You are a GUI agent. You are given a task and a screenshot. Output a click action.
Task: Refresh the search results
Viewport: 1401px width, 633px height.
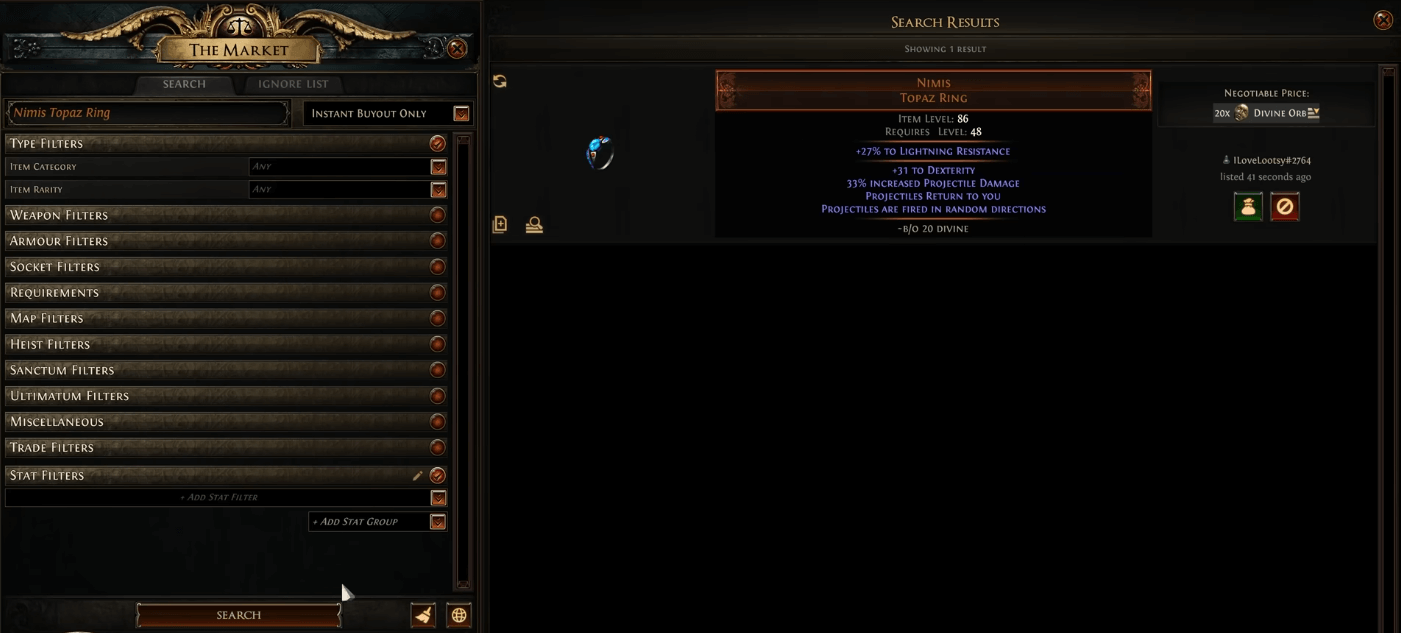tap(500, 81)
